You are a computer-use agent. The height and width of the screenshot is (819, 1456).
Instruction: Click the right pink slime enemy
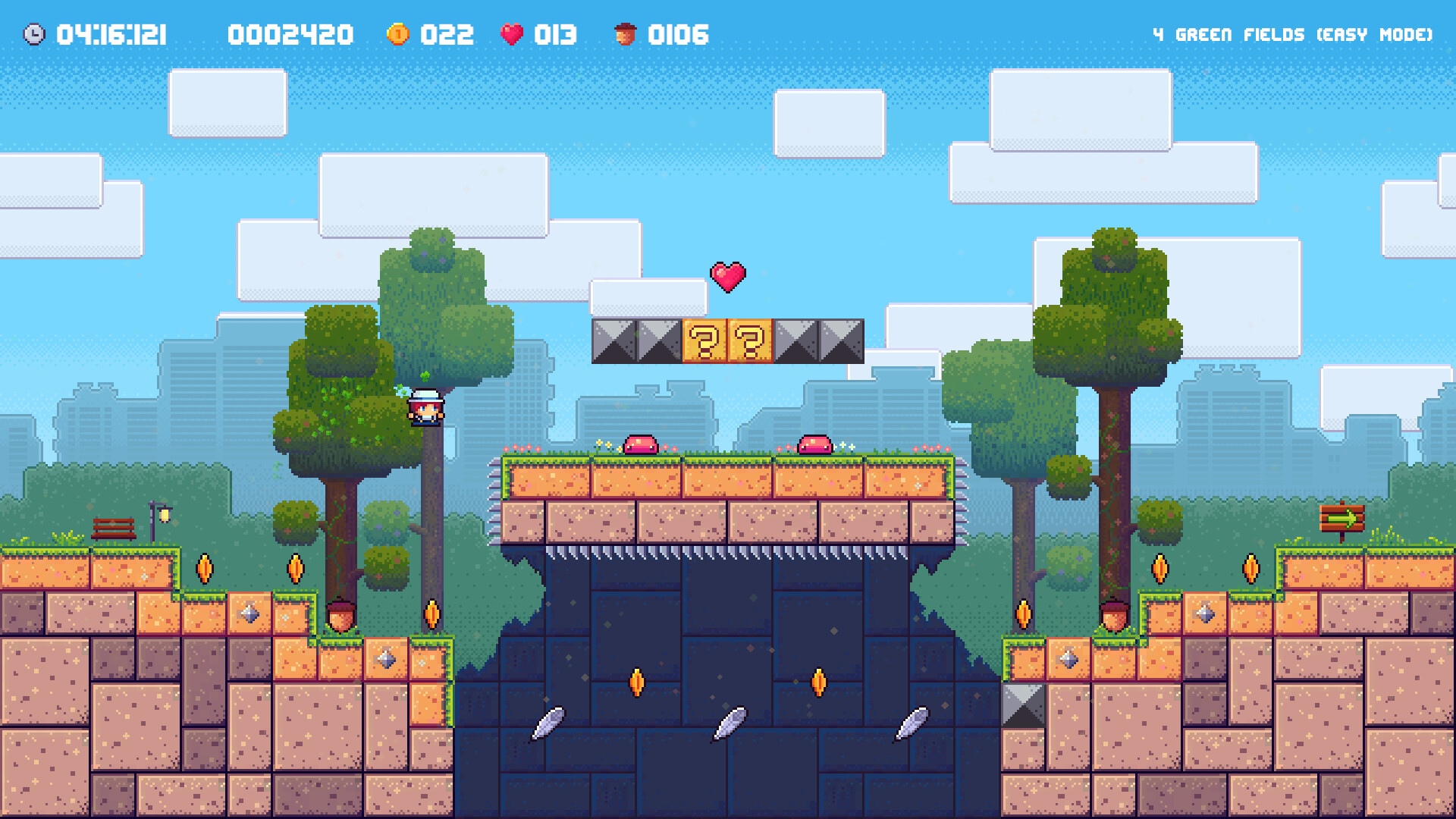(x=814, y=443)
